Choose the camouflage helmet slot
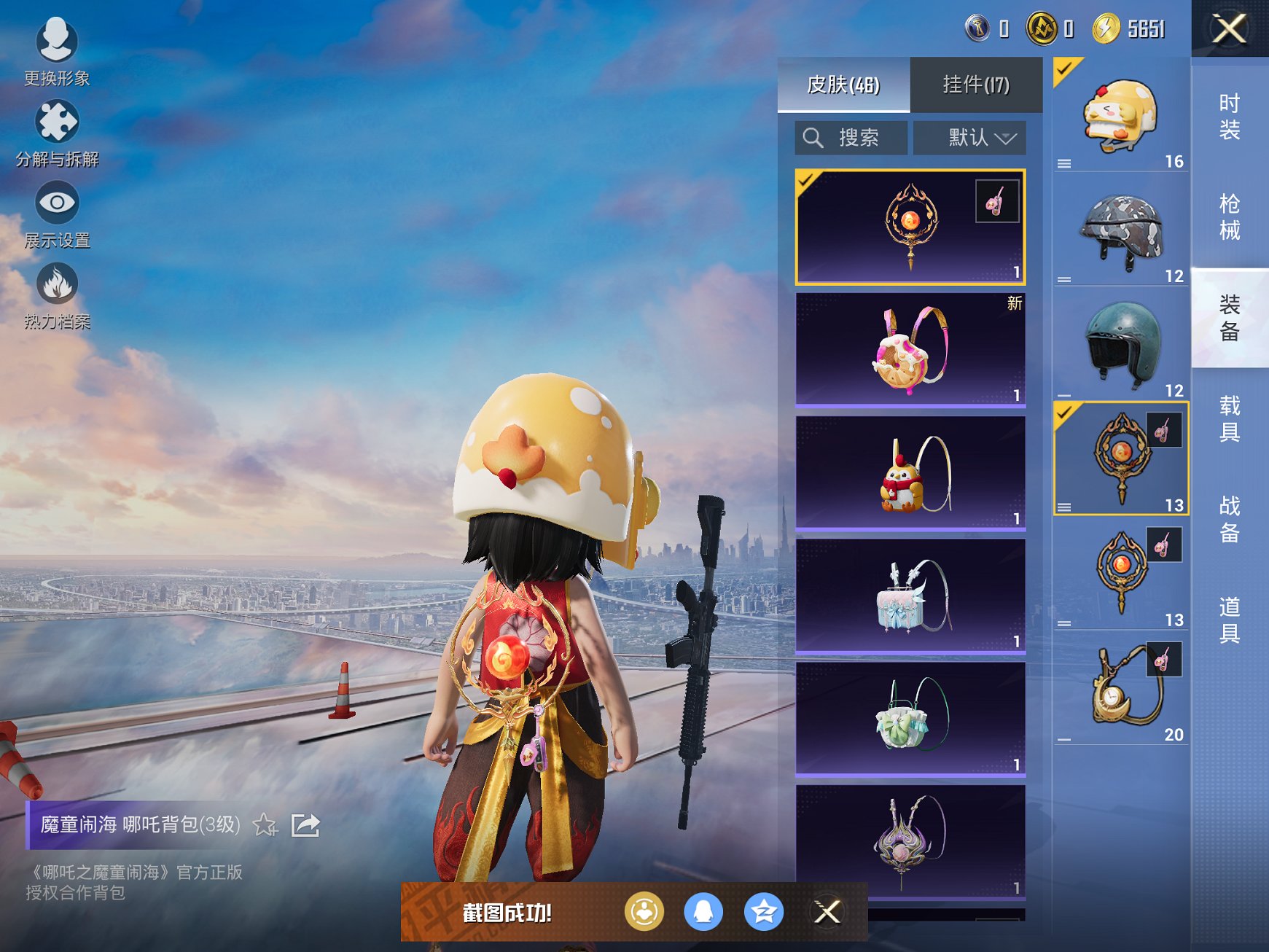 pyautogui.click(x=1120, y=230)
